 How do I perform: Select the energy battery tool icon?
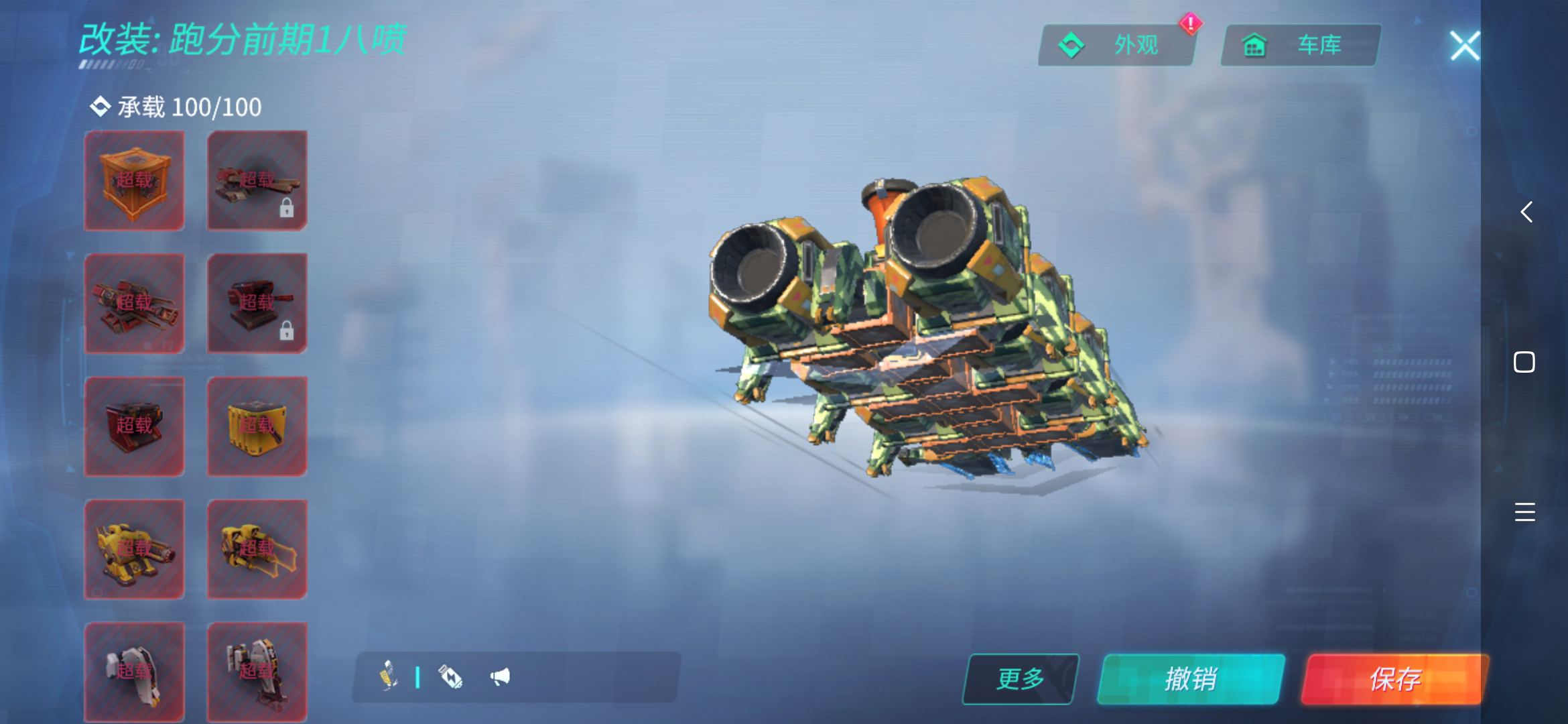tap(450, 677)
